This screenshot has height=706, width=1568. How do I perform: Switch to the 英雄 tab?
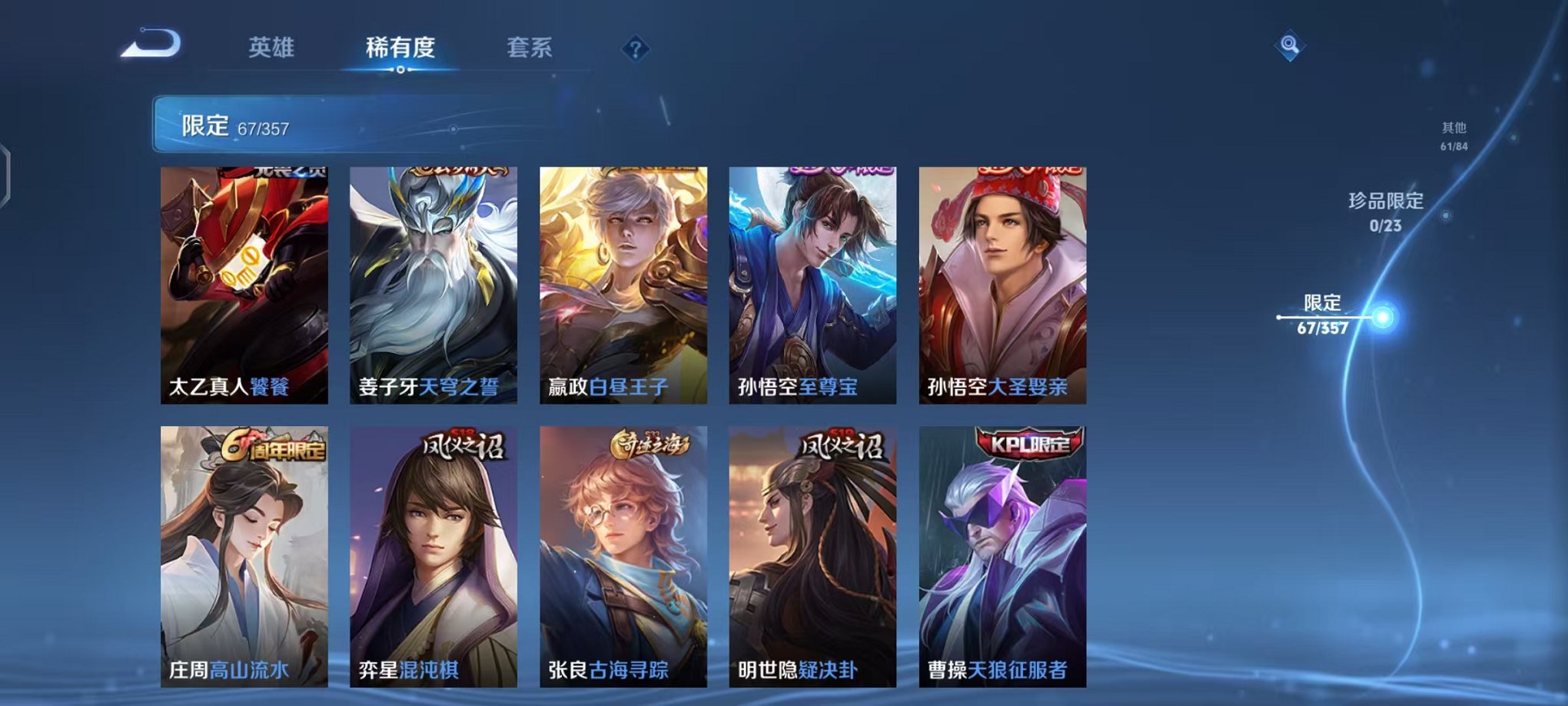[273, 46]
